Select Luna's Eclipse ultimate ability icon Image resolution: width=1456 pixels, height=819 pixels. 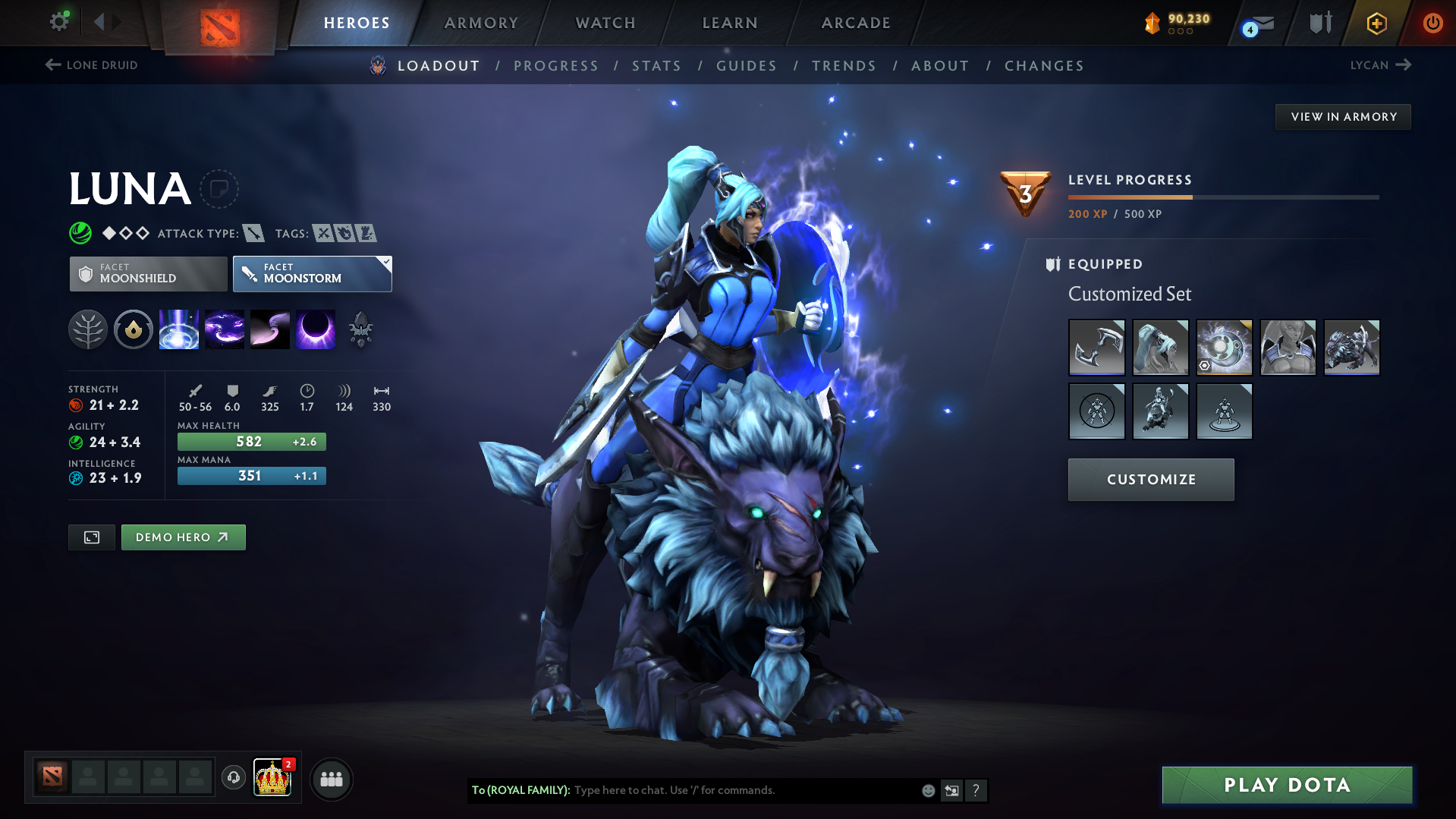point(315,330)
